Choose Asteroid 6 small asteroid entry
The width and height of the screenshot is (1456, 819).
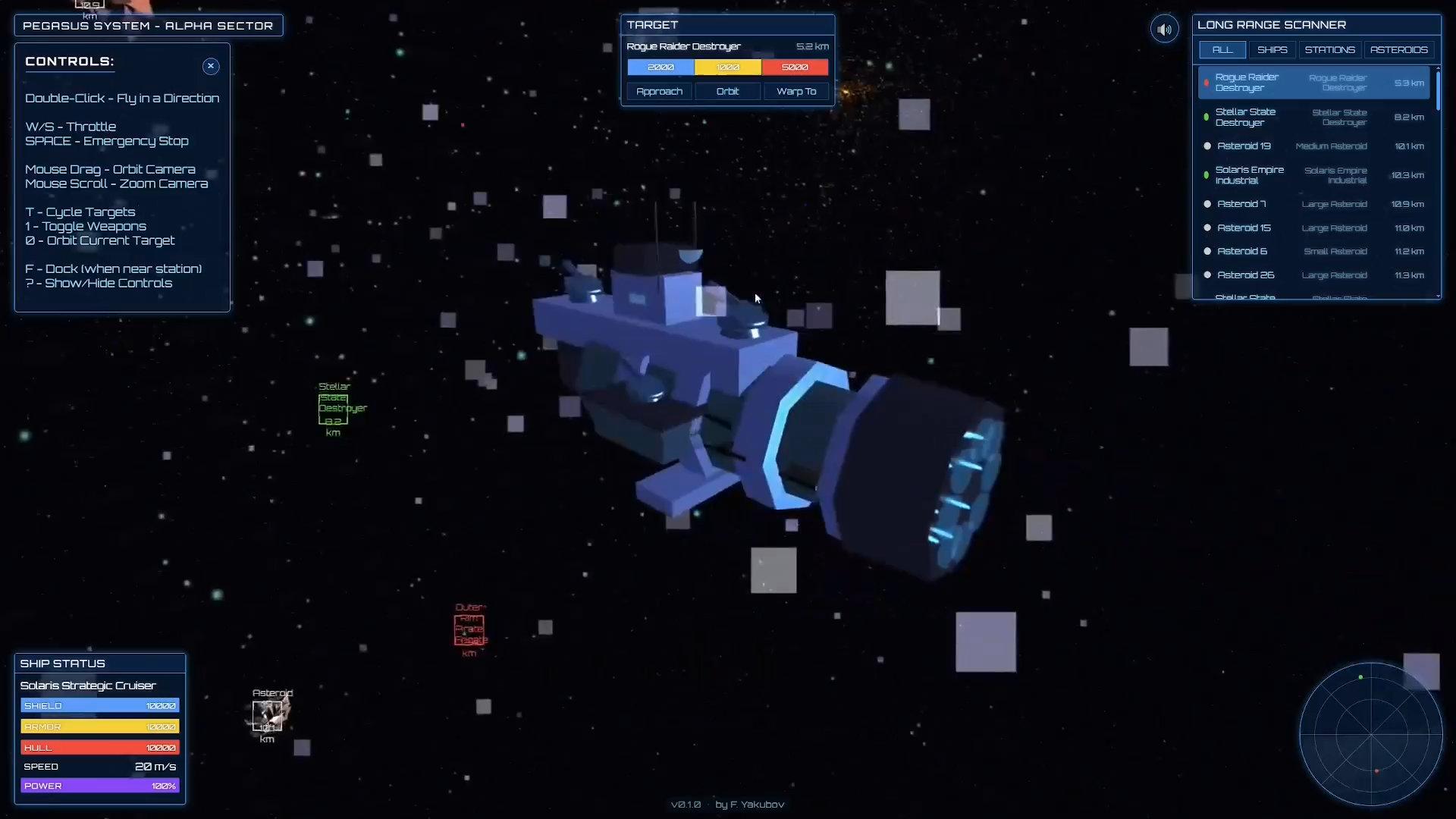pos(1313,252)
